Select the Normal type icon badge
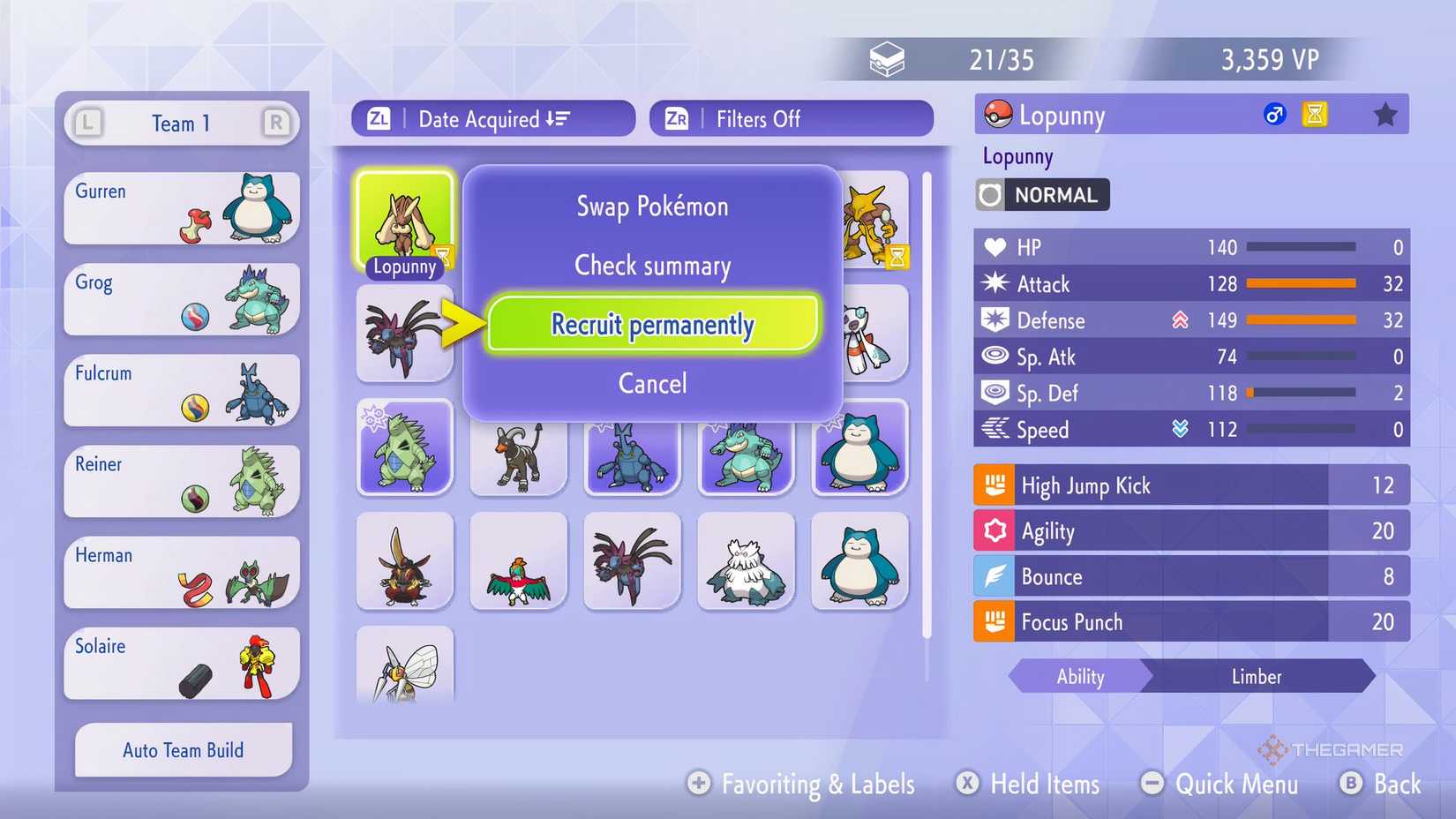This screenshot has height=819, width=1456. (x=994, y=194)
